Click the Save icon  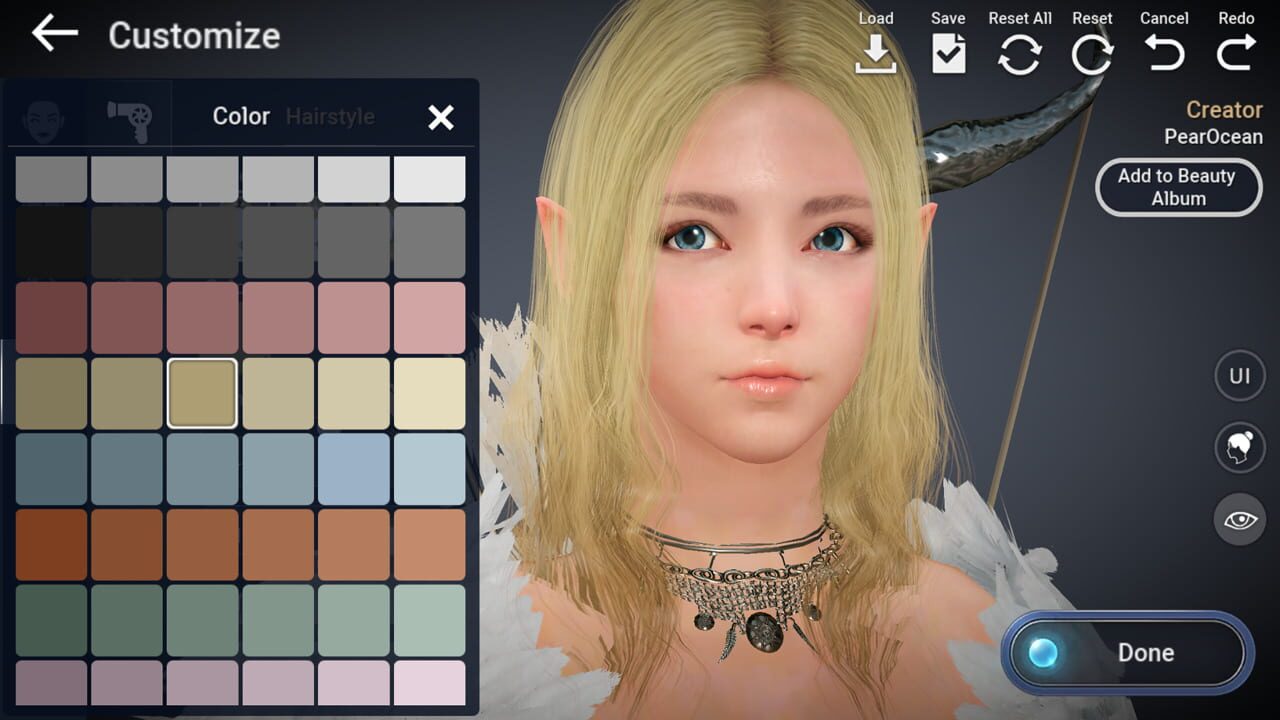tap(947, 50)
